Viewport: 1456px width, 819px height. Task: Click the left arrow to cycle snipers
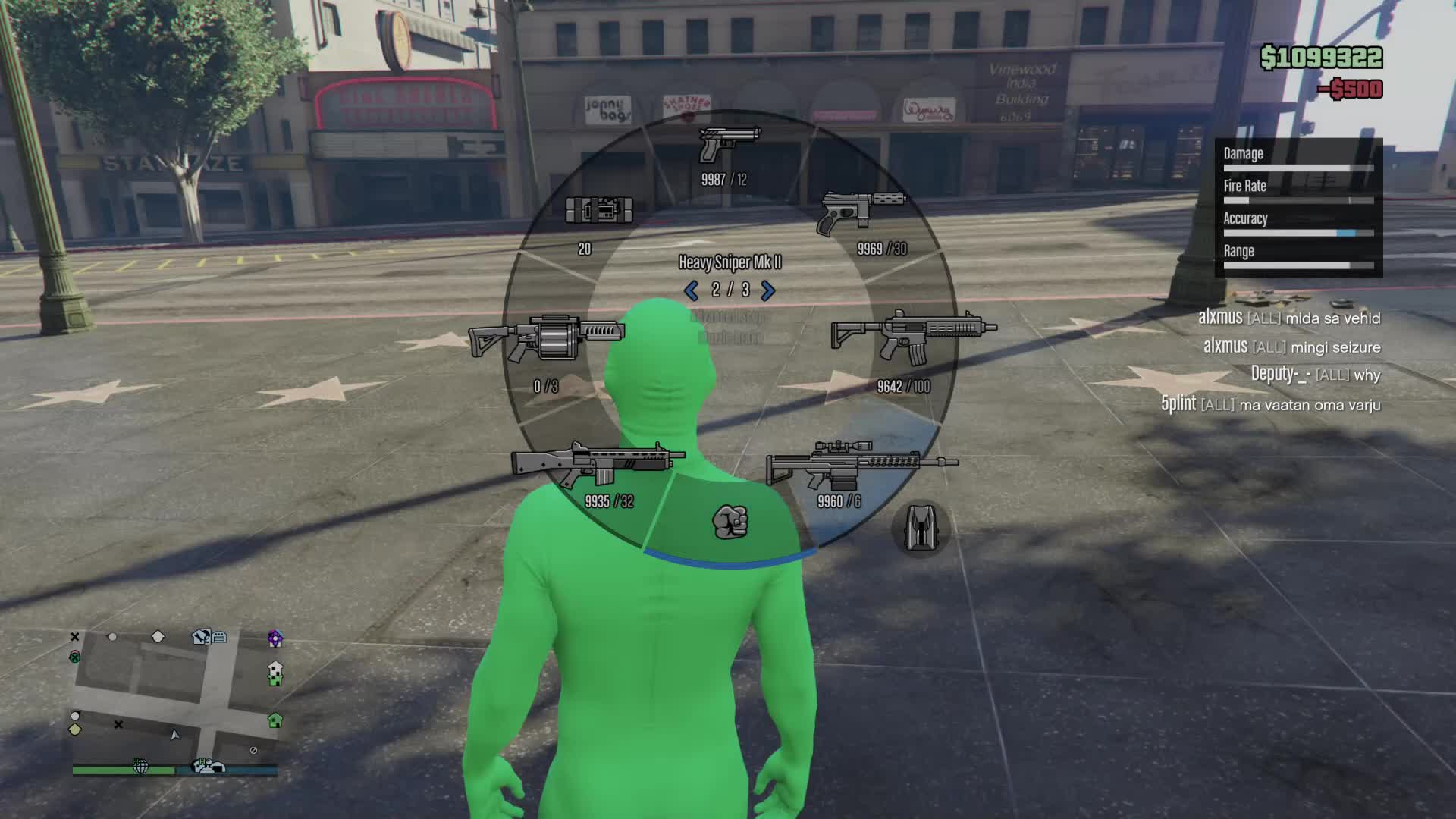[x=691, y=290]
